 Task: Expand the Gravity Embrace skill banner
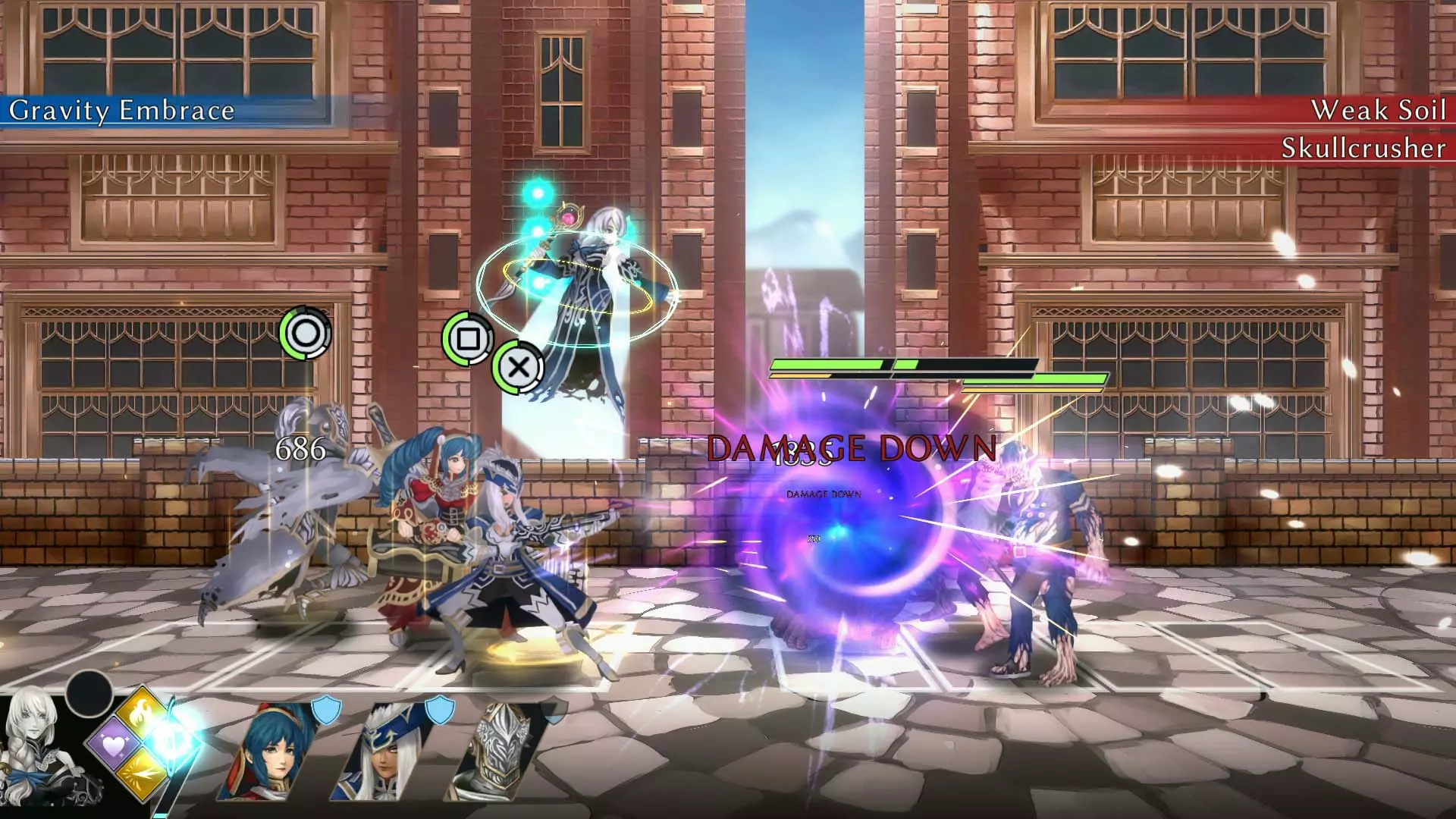click(x=121, y=111)
